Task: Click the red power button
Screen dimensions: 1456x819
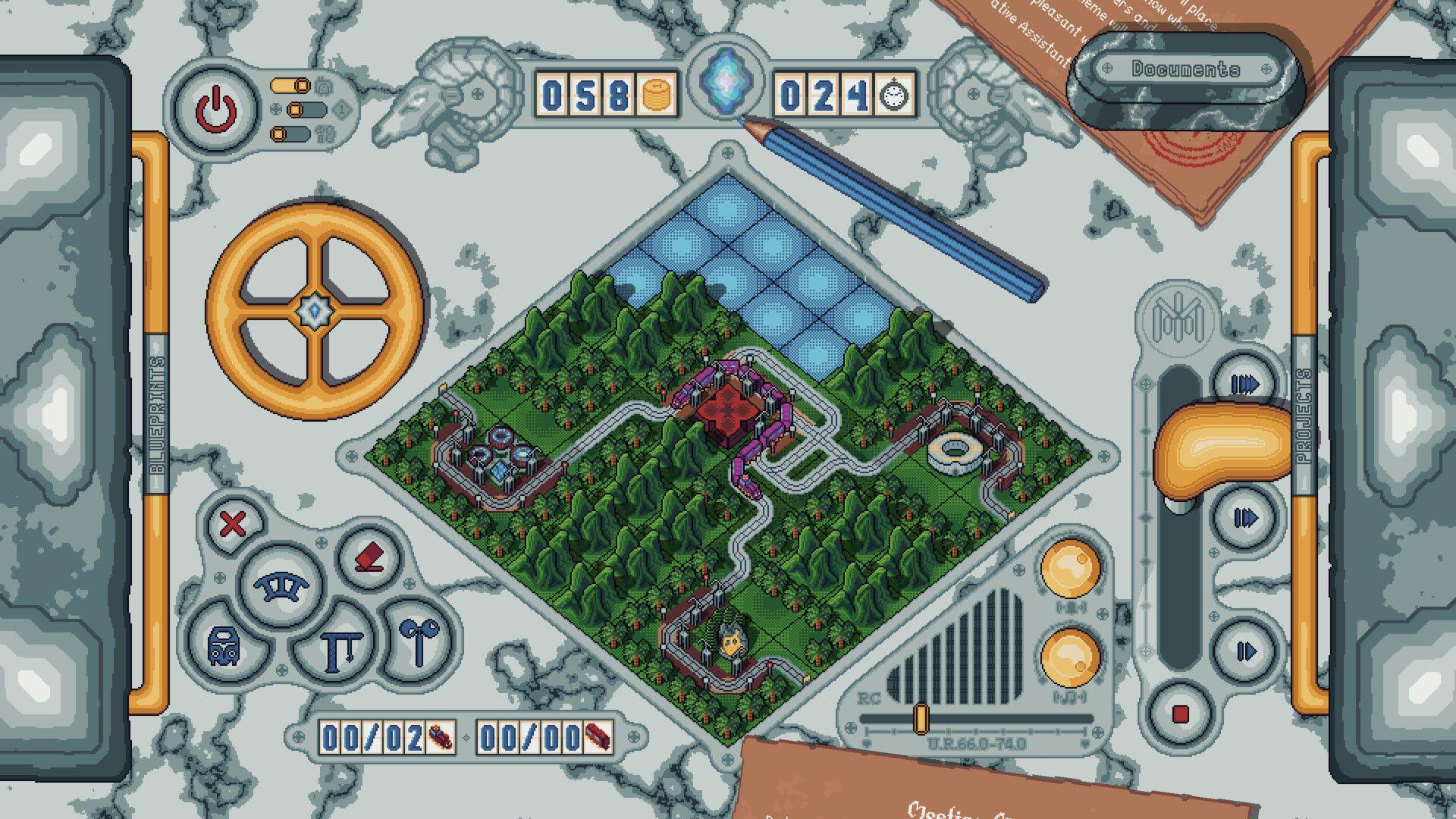Action: point(216,108)
